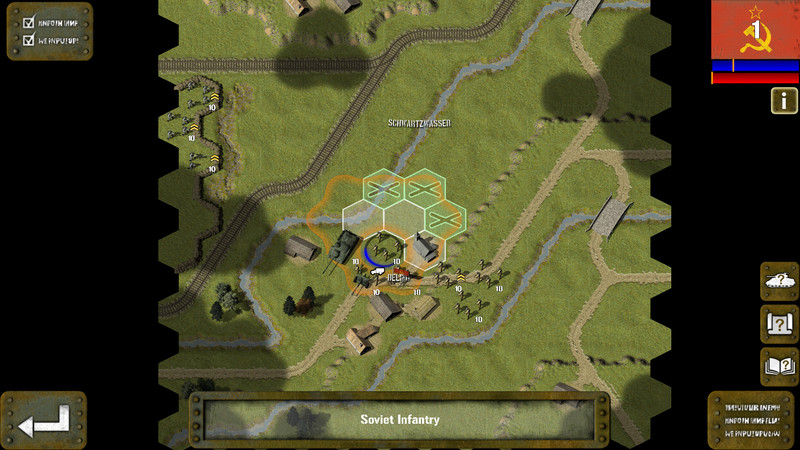The image size is (800, 450).
Task: Open the tank question-mark unit help
Action: point(779,282)
